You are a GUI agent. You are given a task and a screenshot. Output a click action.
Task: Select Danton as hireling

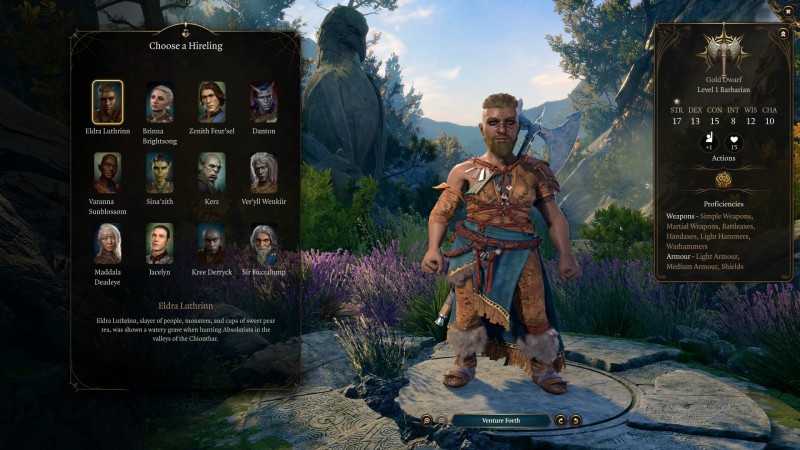tap(263, 102)
